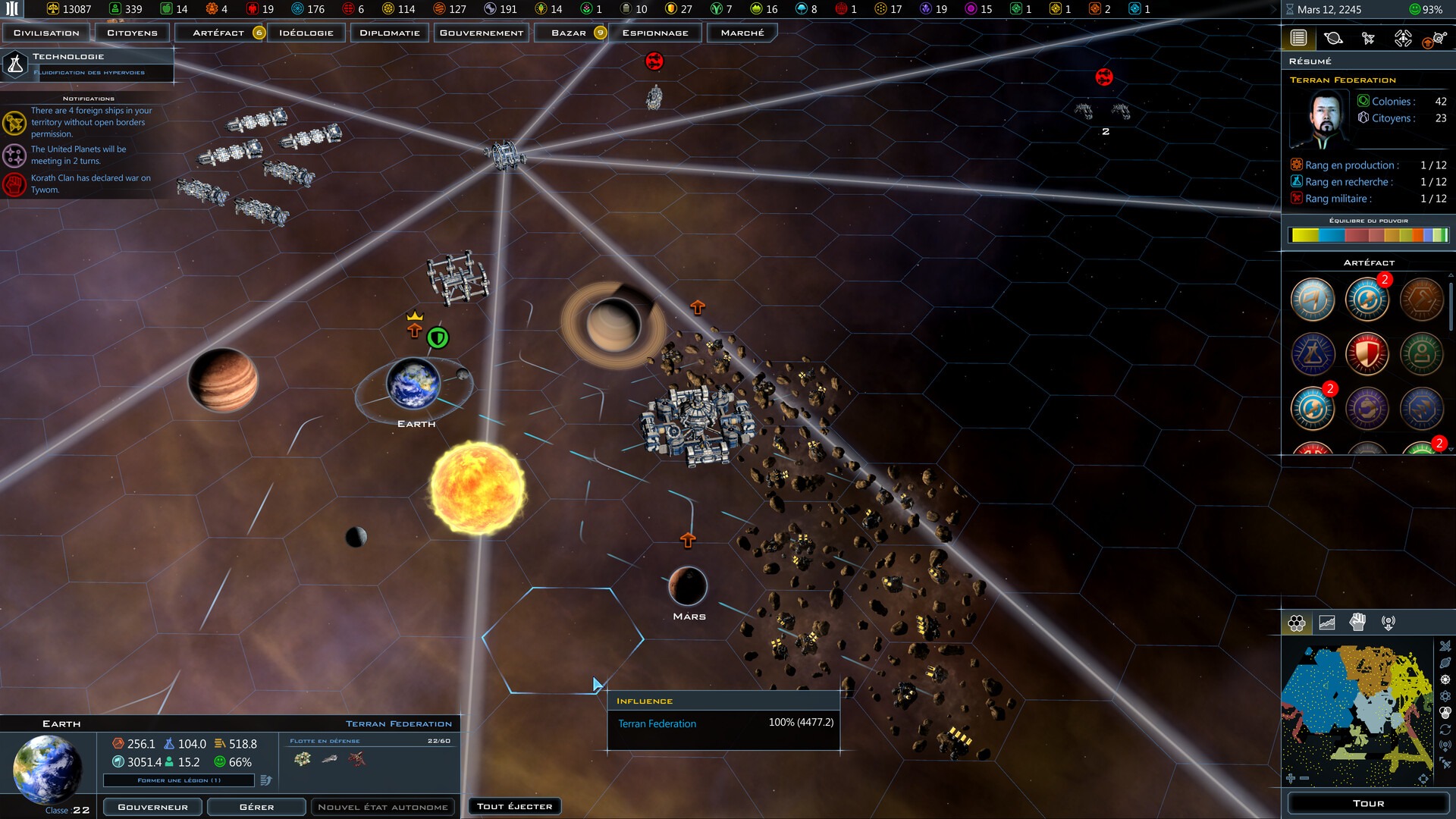Open the Marché menu

click(x=742, y=33)
